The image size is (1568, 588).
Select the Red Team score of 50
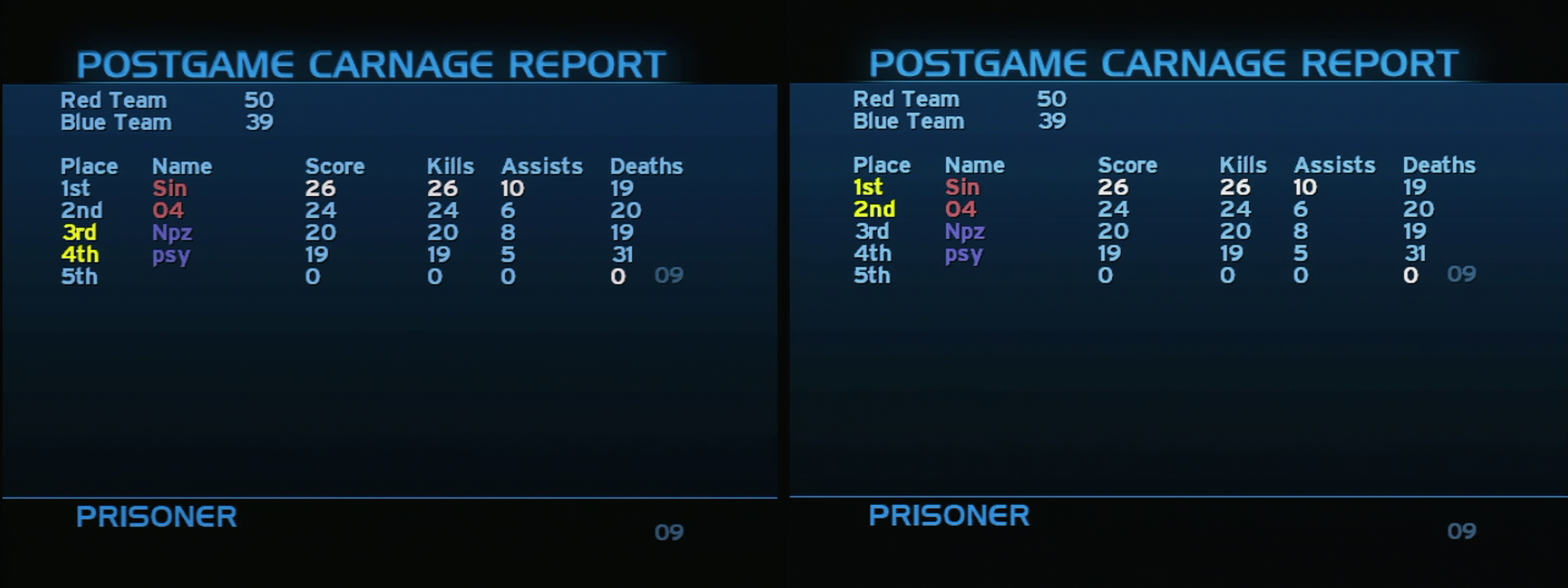tap(260, 100)
